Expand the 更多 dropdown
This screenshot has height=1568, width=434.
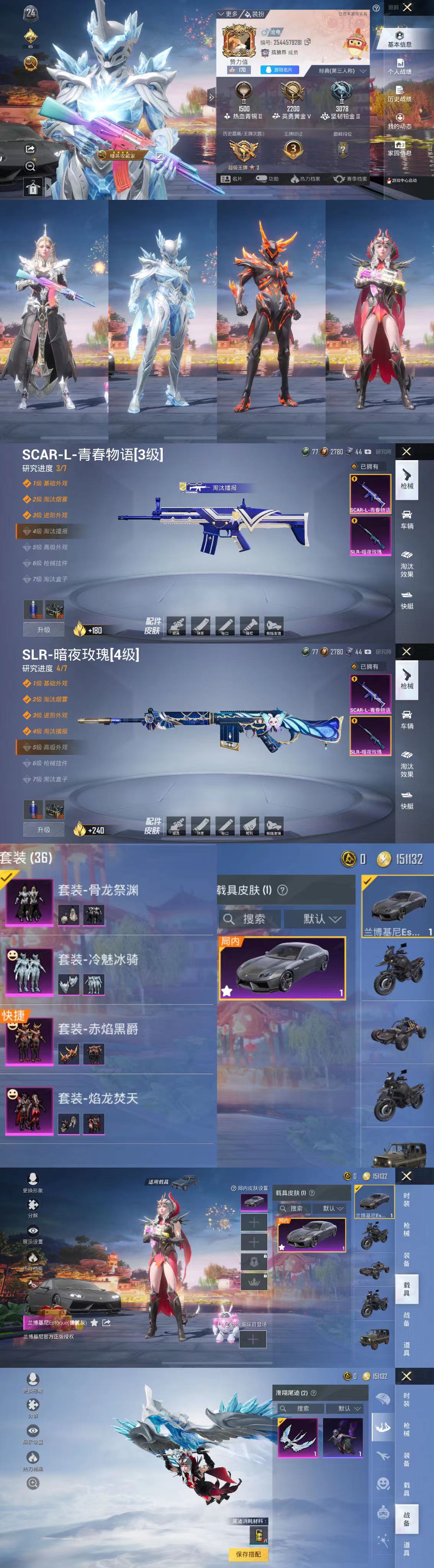[228, 13]
